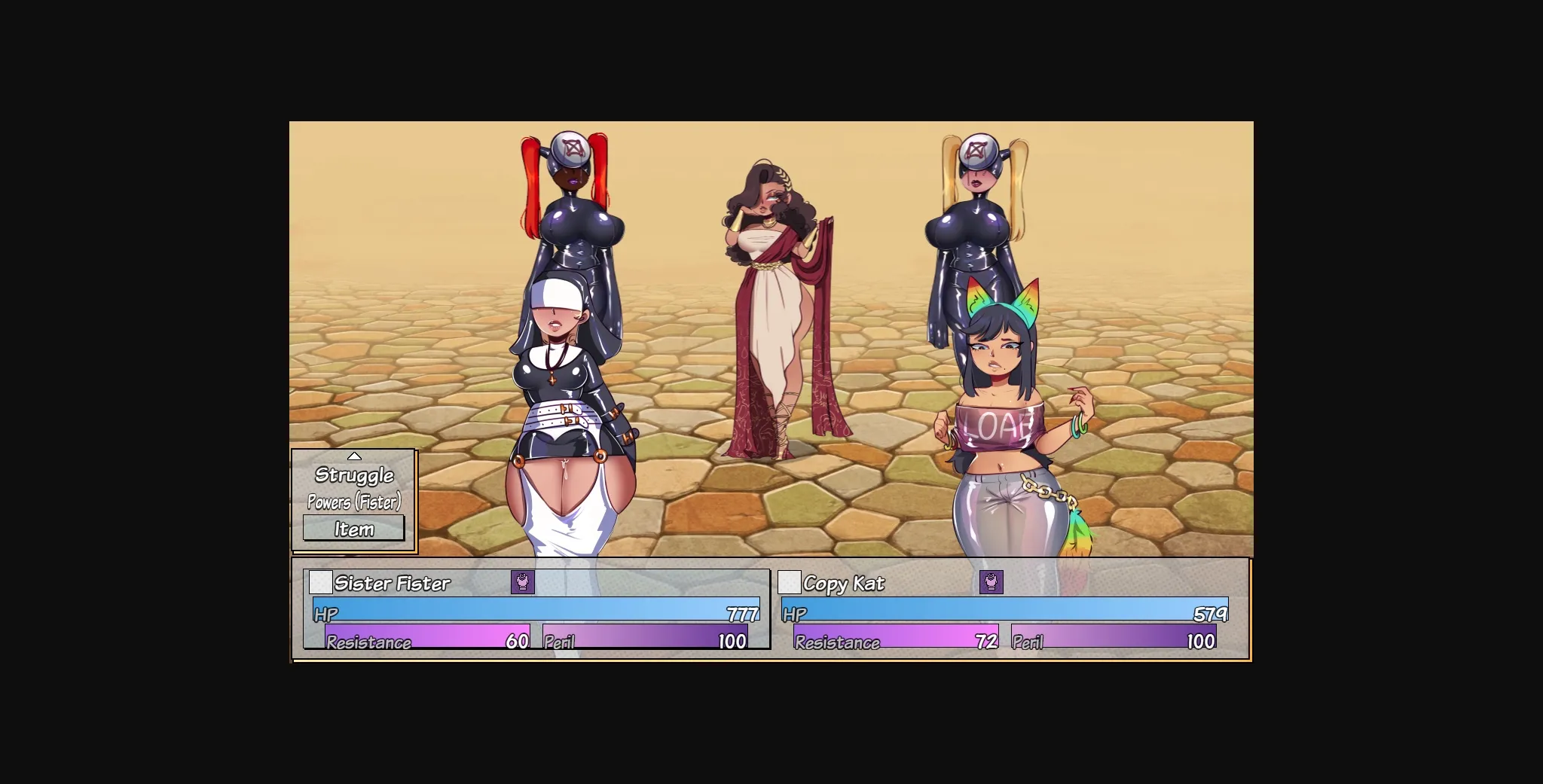This screenshot has height=784, width=1543.
Task: Click the status effect icon beside Copy Kat
Action: pos(991,582)
